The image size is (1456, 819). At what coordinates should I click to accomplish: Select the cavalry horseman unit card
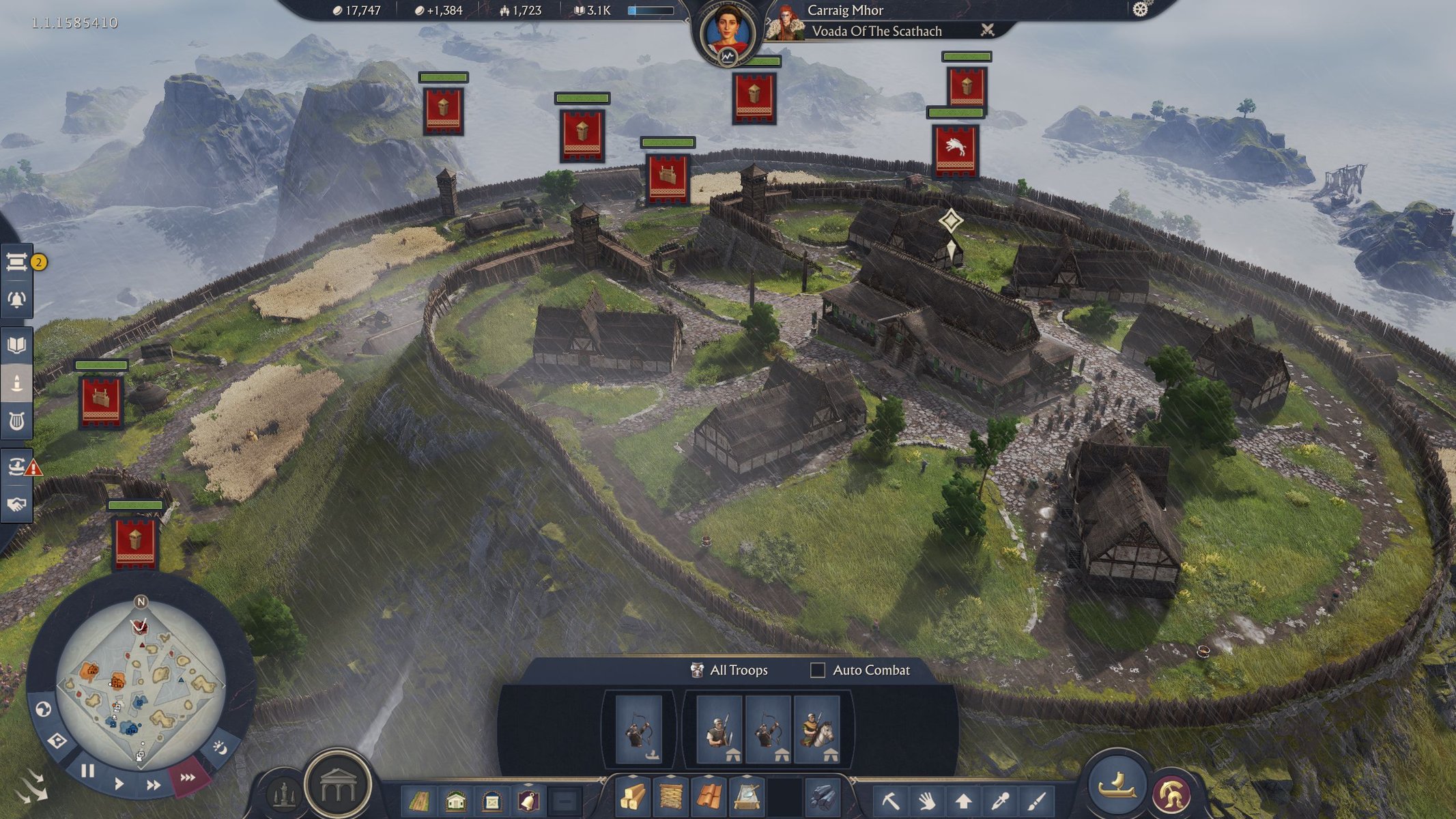coord(817,729)
